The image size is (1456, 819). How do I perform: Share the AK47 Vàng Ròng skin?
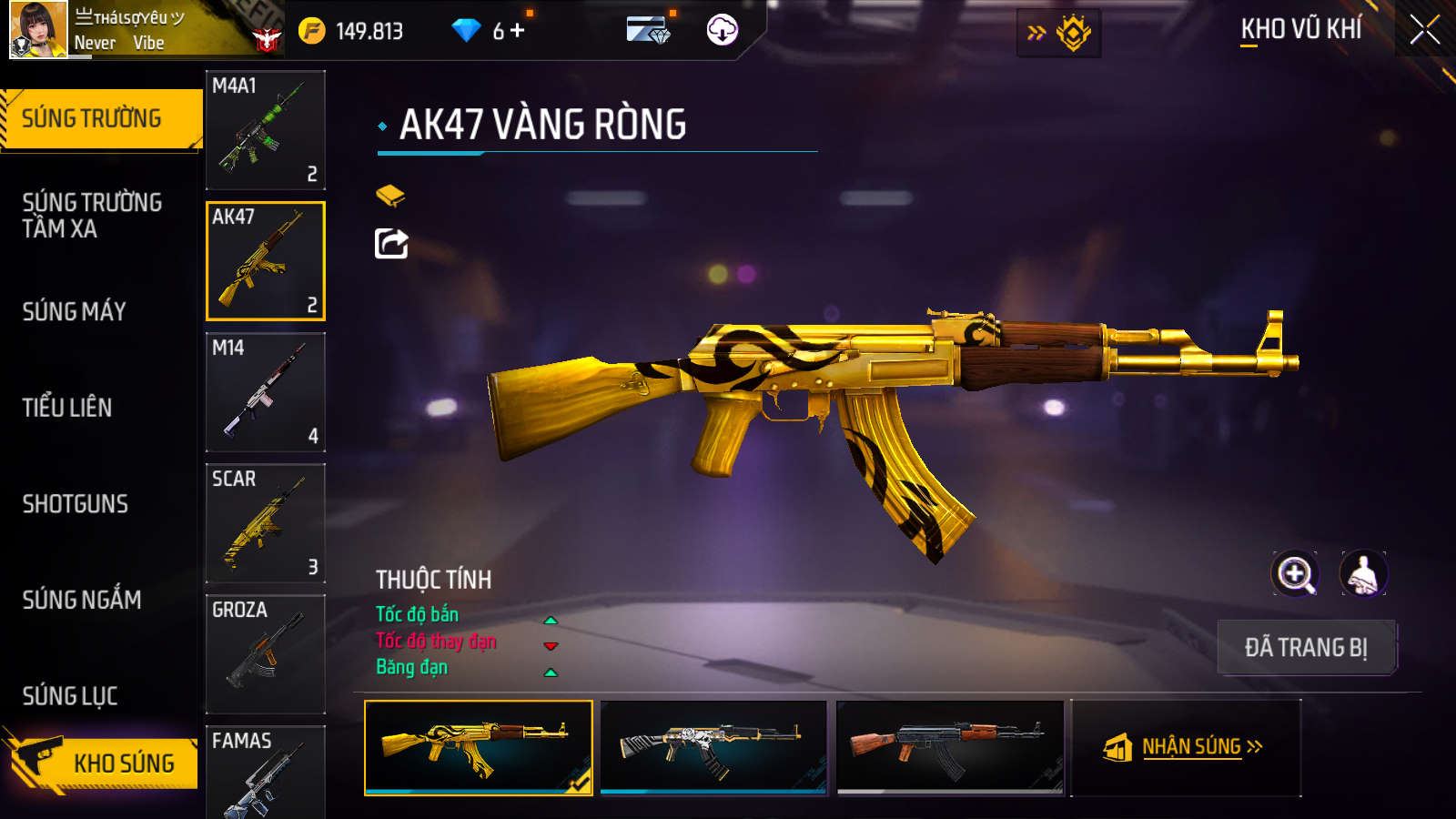[391, 244]
